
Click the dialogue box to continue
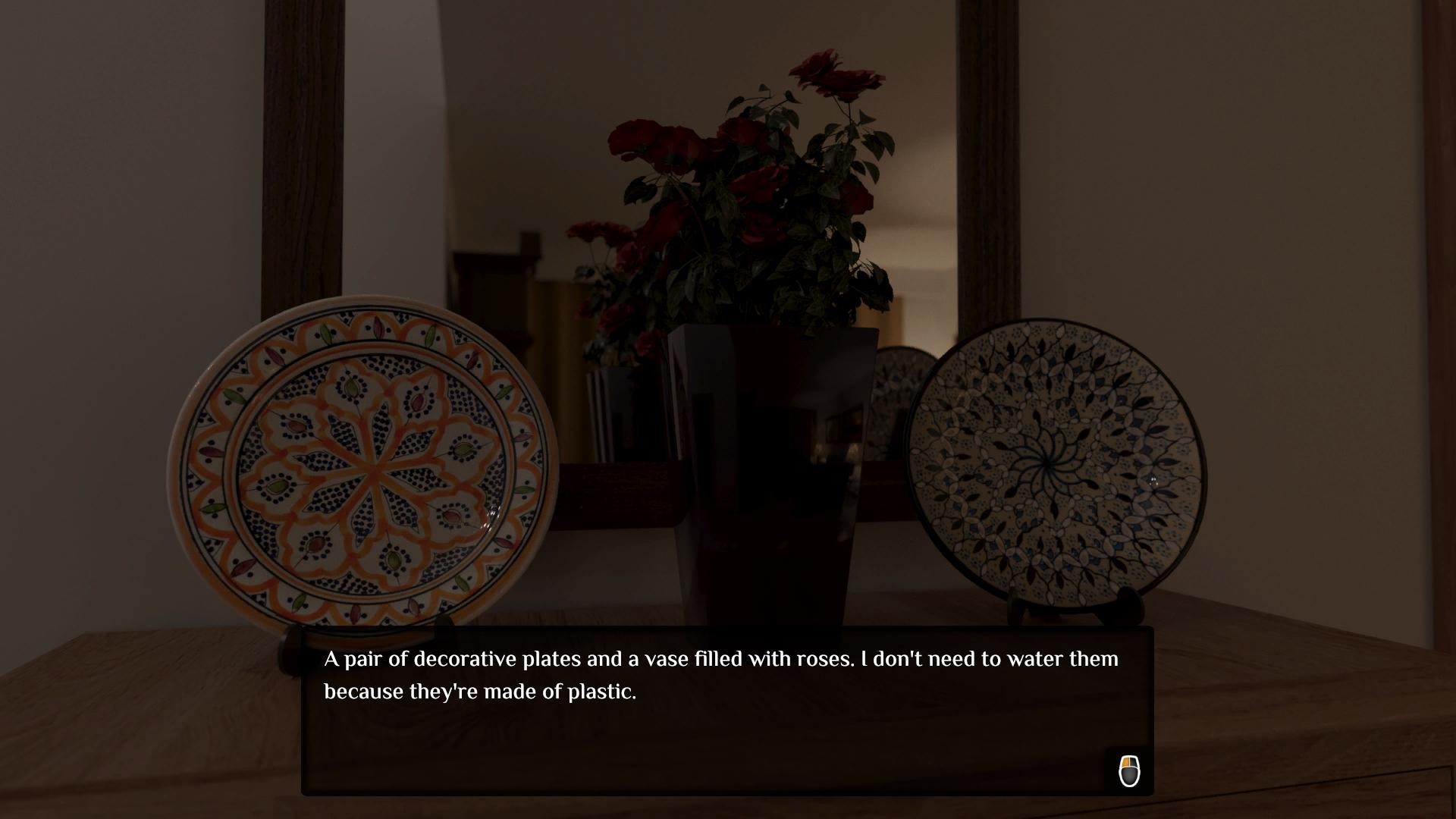click(726, 711)
